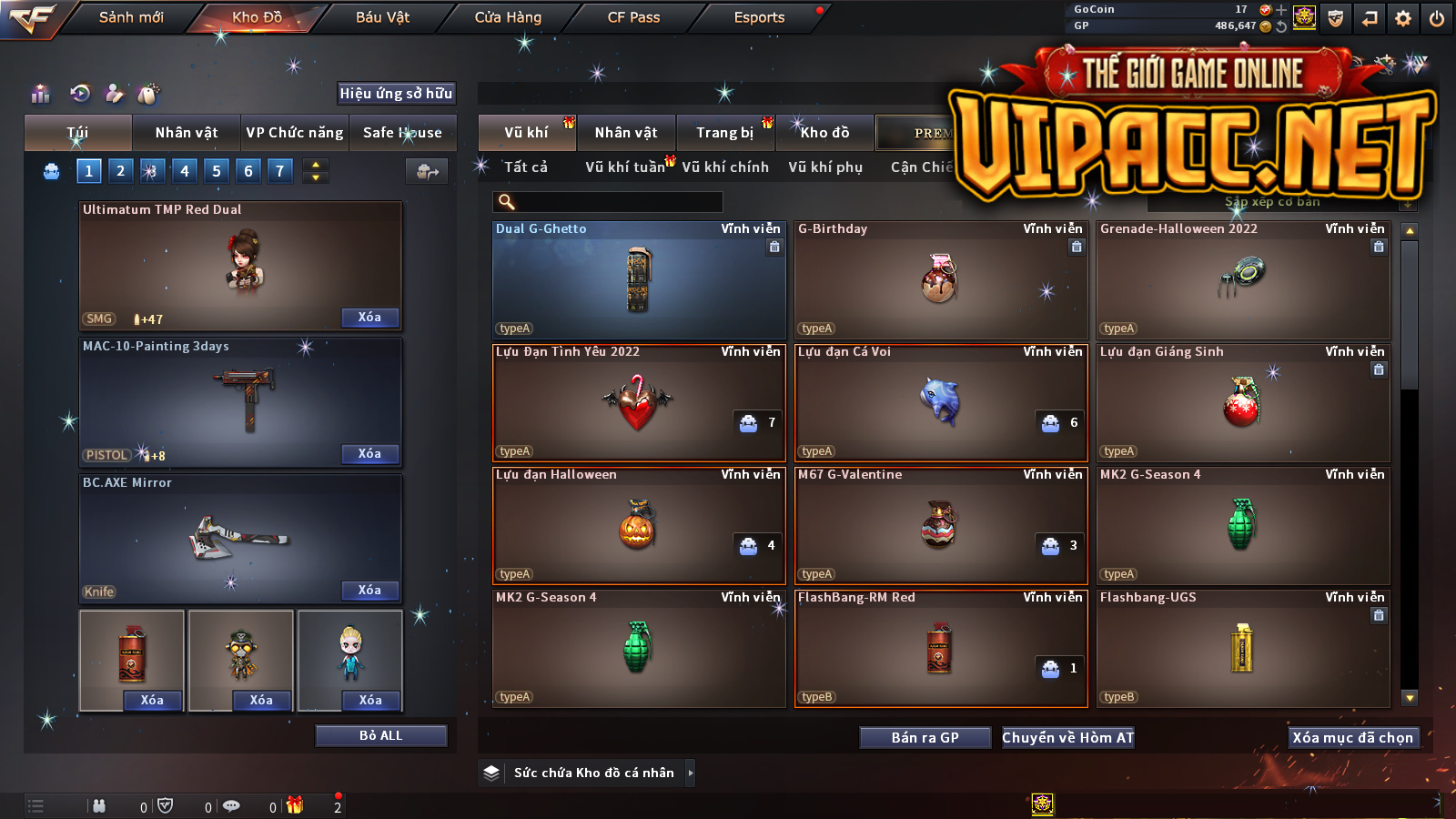This screenshot has height=819, width=1456.
Task: Remove the BC.AXE Mirror knife with Xóa
Action: click(x=369, y=590)
